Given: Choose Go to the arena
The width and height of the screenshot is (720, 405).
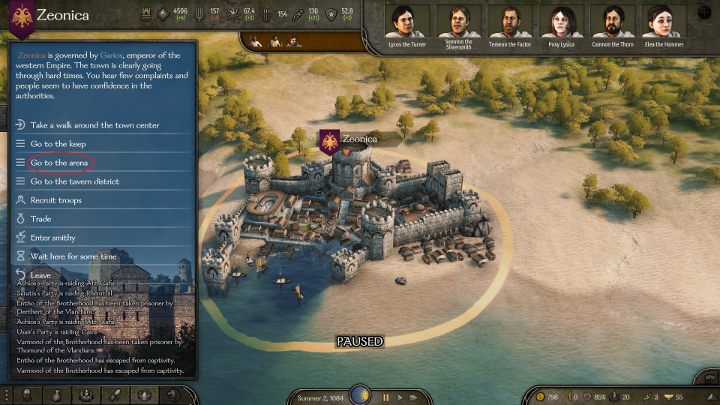Looking at the screenshot, I should click(x=61, y=163).
